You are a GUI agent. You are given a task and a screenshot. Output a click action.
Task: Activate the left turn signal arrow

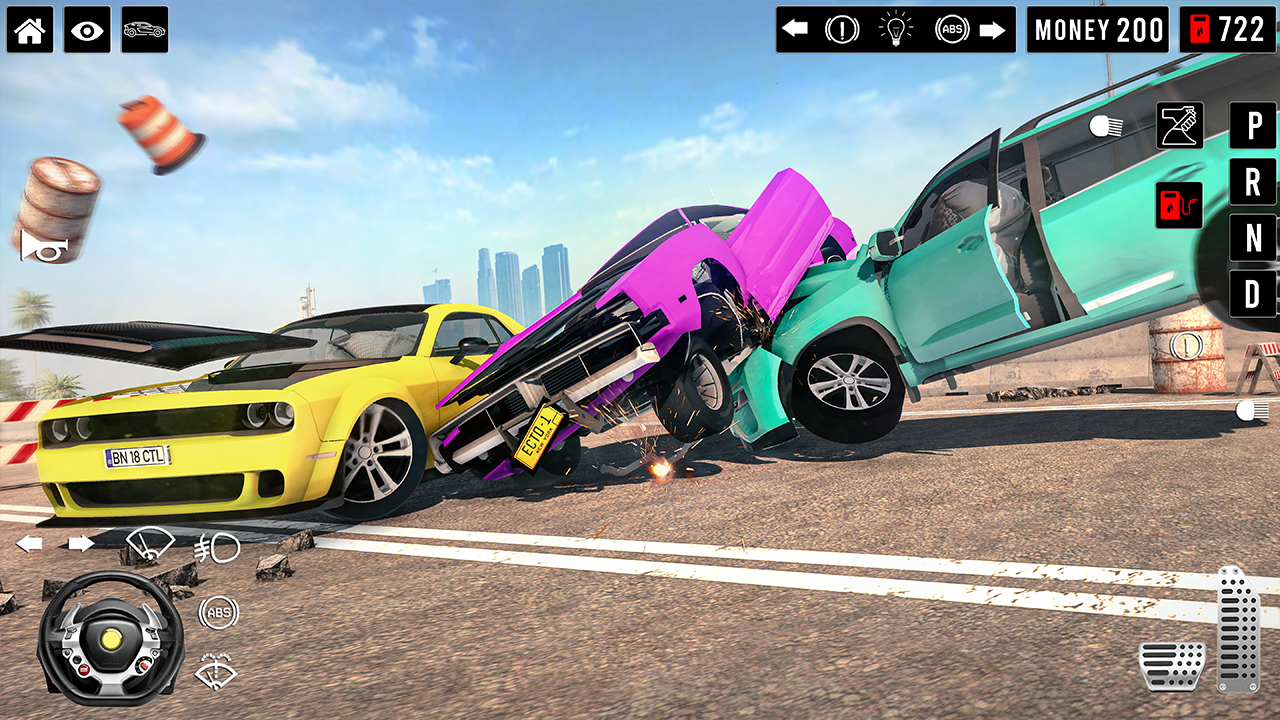click(795, 30)
